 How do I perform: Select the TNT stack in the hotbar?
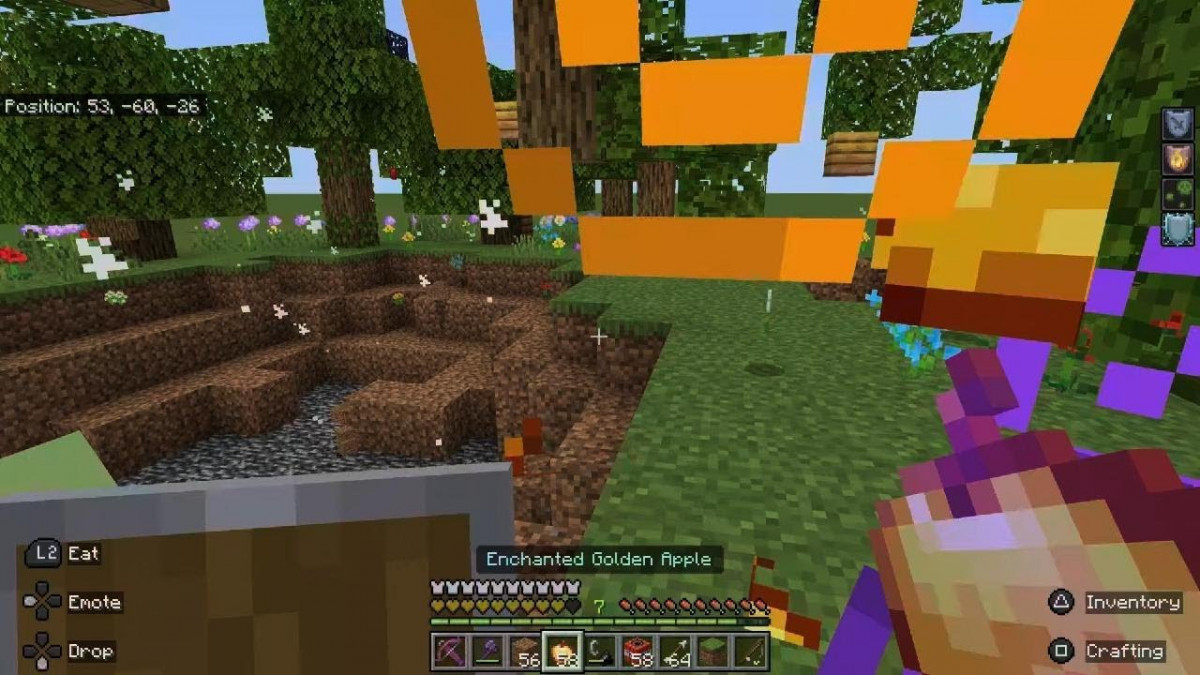[637, 651]
